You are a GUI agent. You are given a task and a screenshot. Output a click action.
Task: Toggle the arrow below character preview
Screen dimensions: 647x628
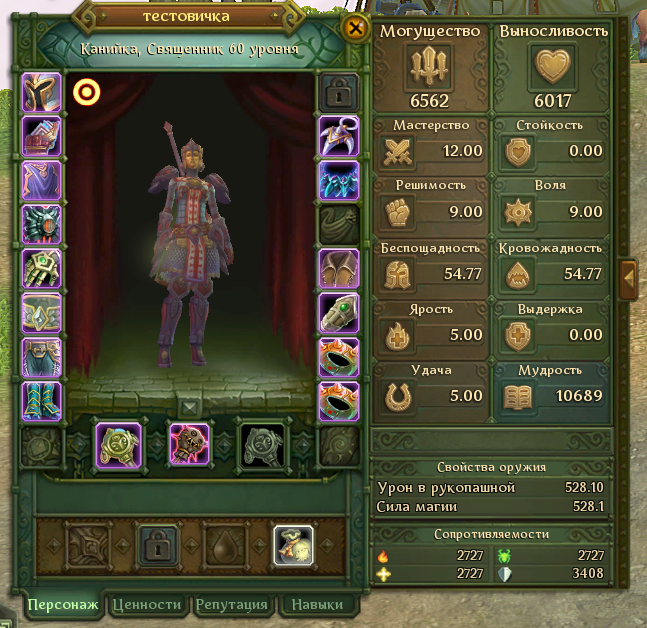[x=190, y=407]
